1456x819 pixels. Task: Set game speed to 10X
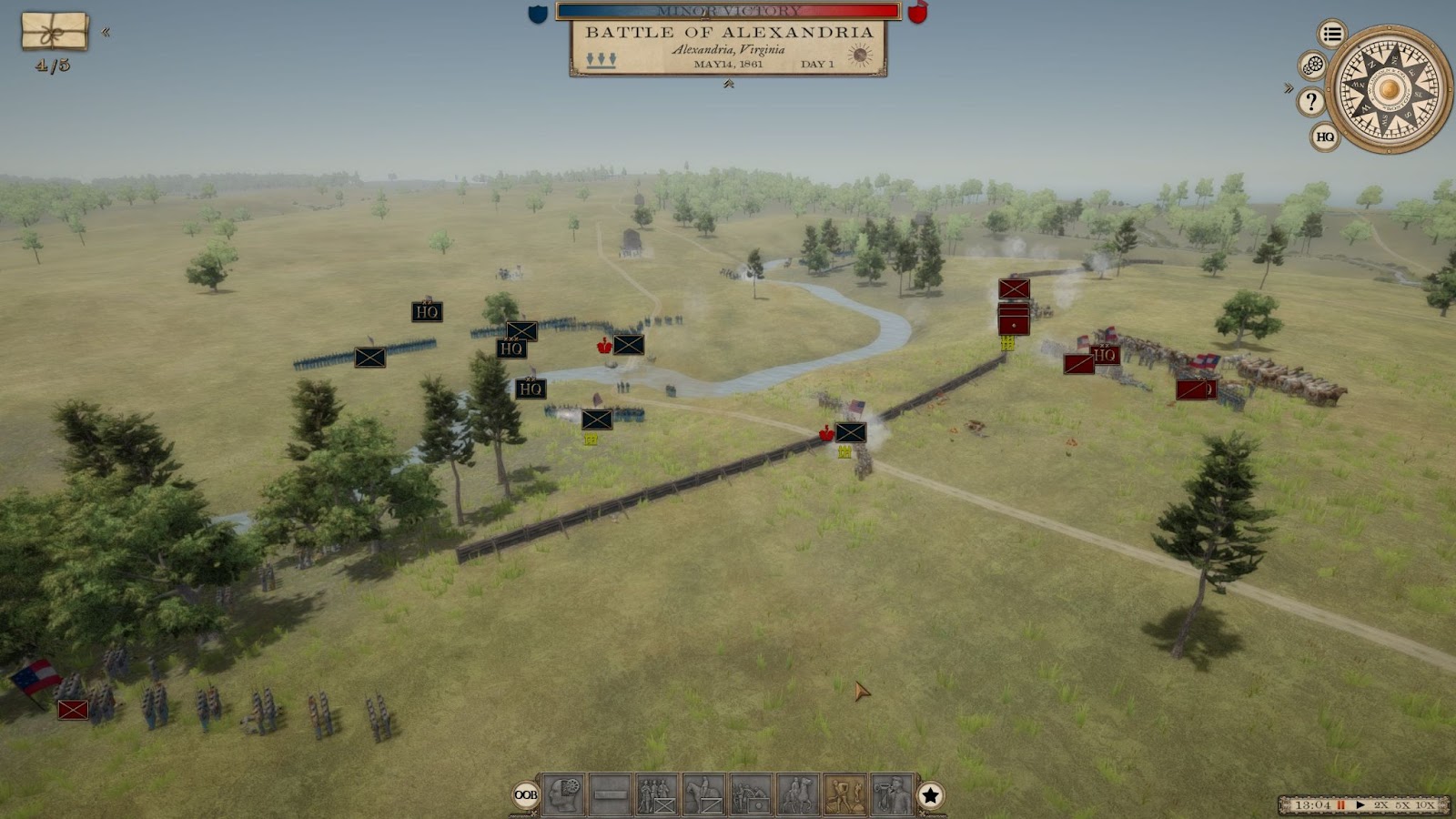click(1426, 805)
